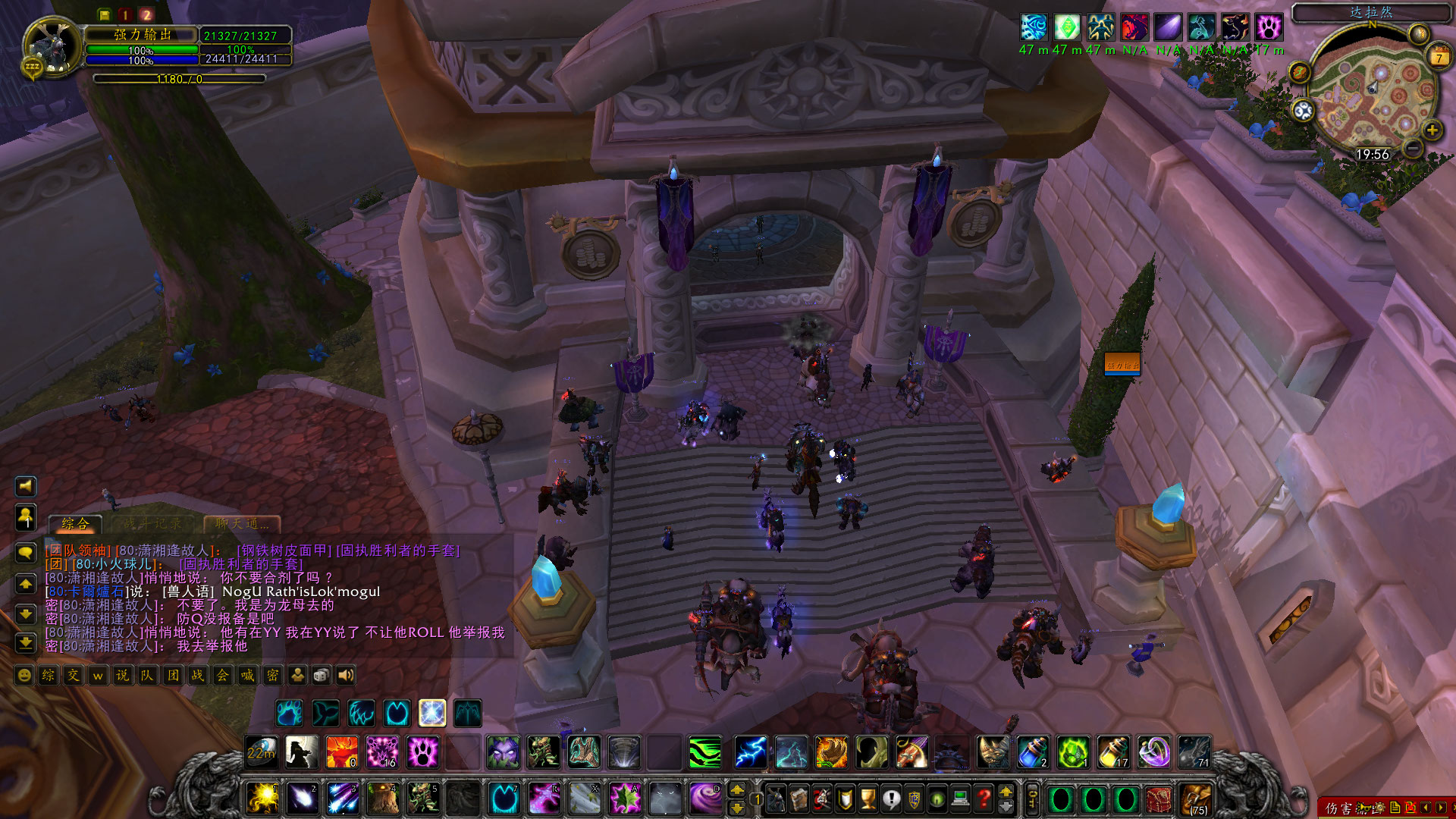Open the LFG green eye icon
Viewport: 1456px width, 819px height.
coord(937,798)
